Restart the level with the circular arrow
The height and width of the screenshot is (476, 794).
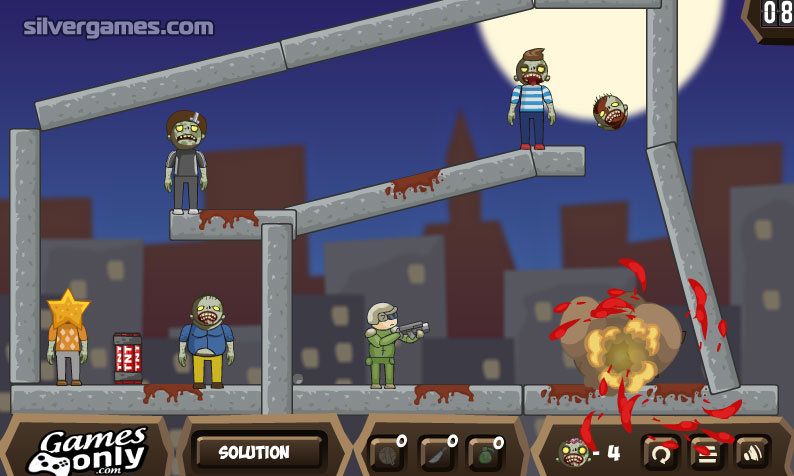click(660, 452)
